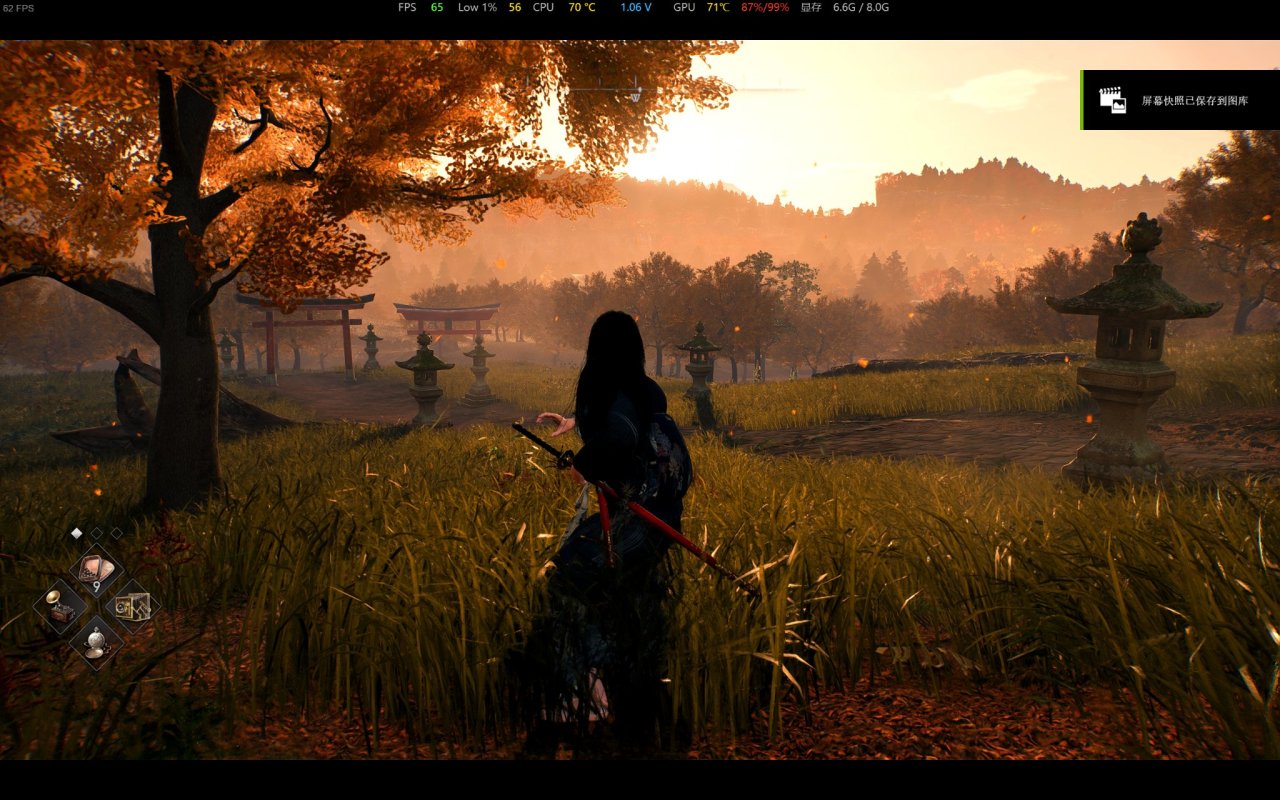Select the box camera quick item

click(x=132, y=606)
